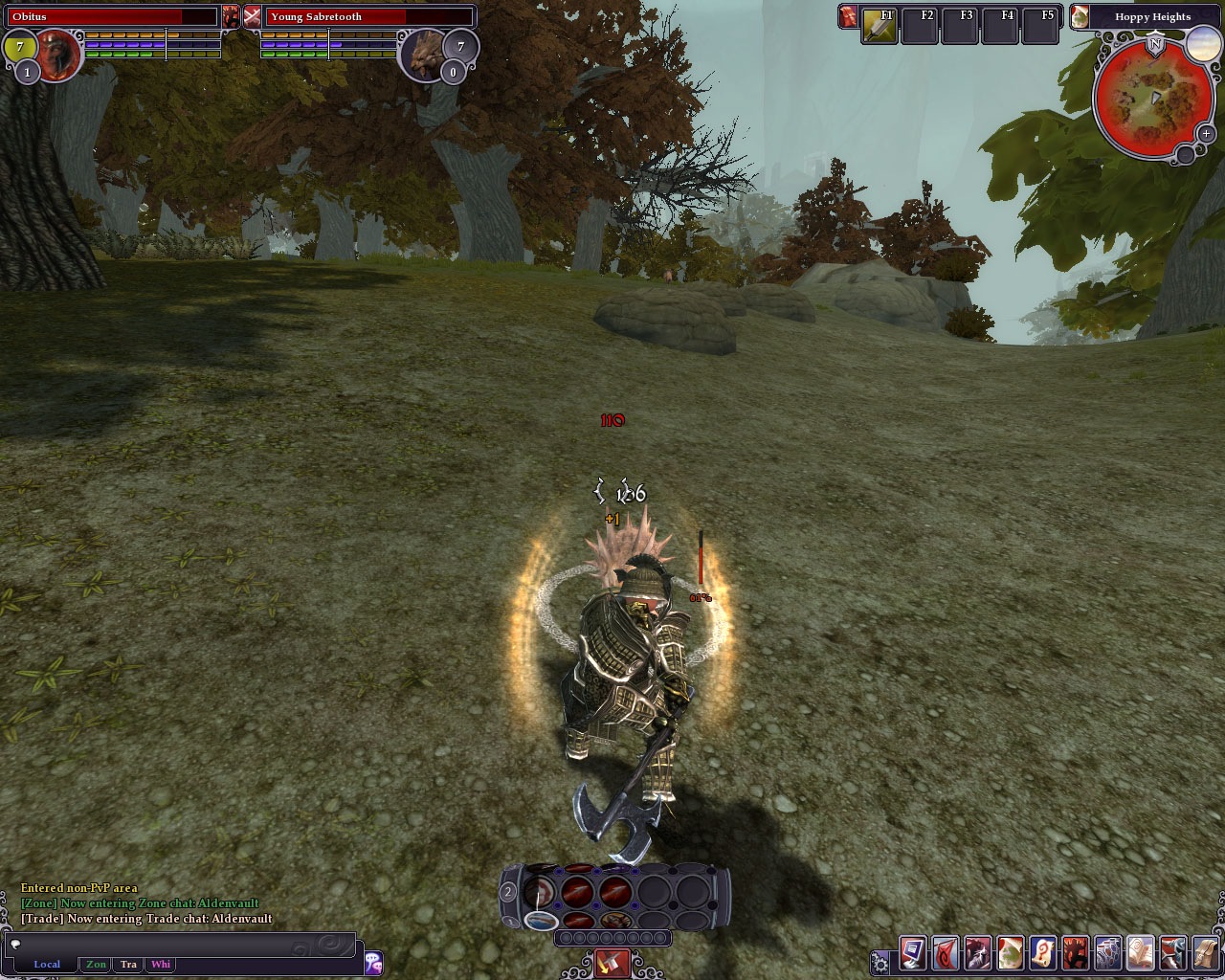Viewport: 1225px width, 980px height.
Task: Select the Trade chat tab
Action: pos(128,965)
